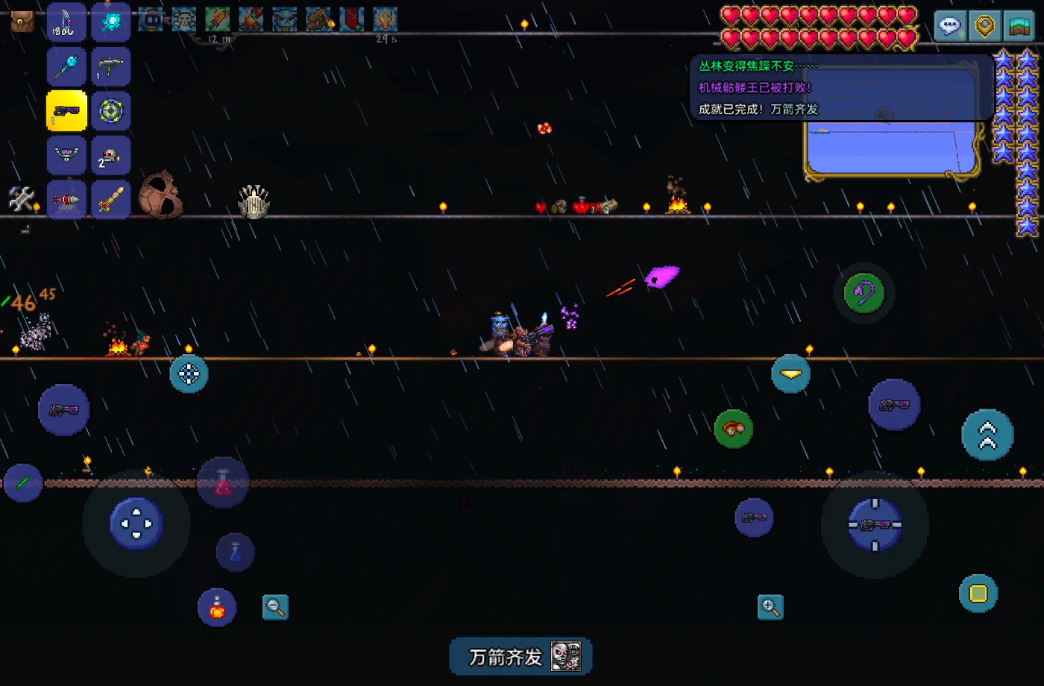Tap the blue mana potion button
Screen dimensions: 1044x686
[235, 552]
